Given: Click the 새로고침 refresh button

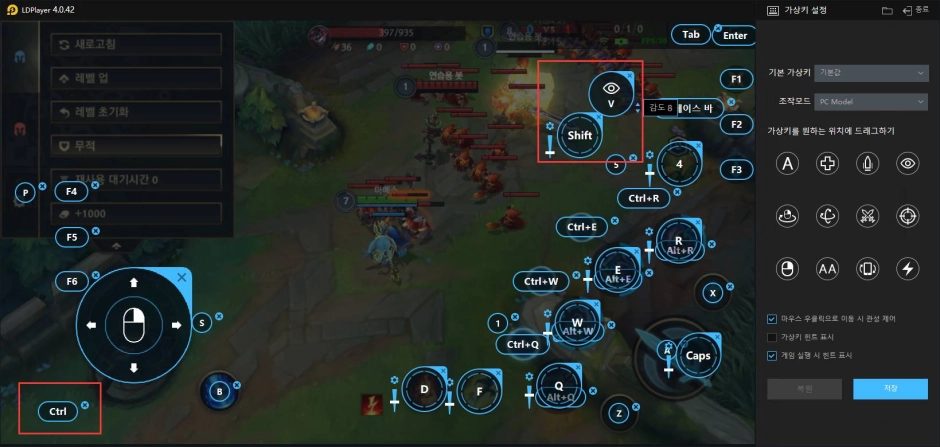Looking at the screenshot, I should click(136, 44).
